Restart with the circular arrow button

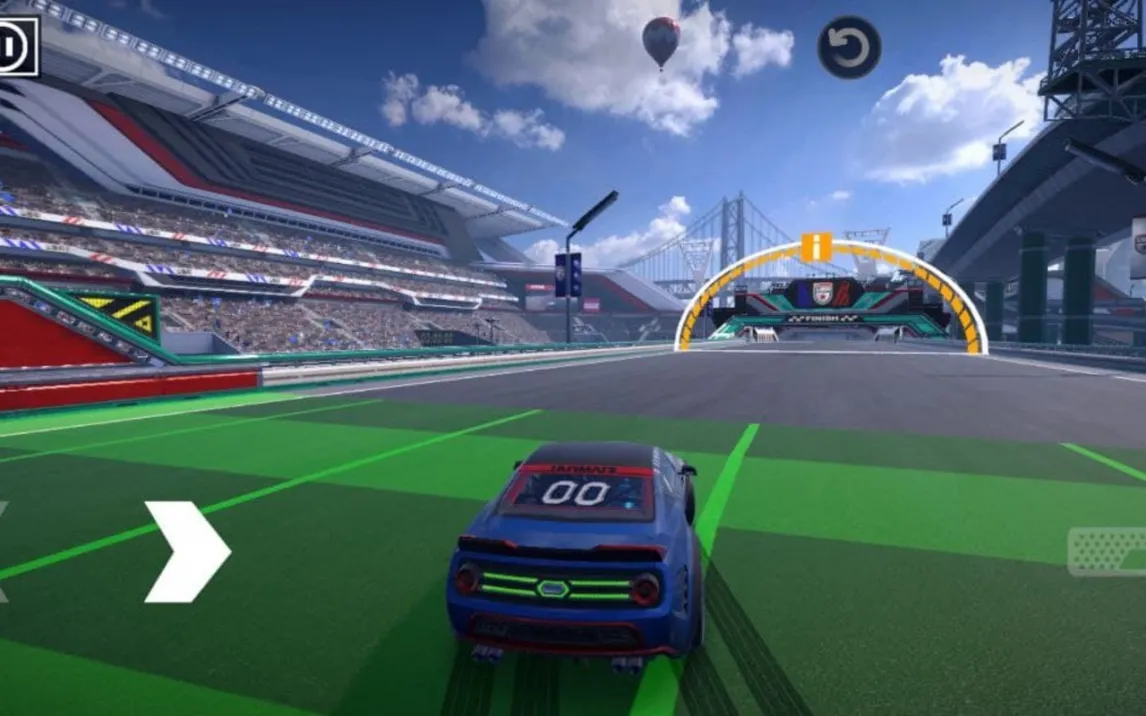(849, 48)
